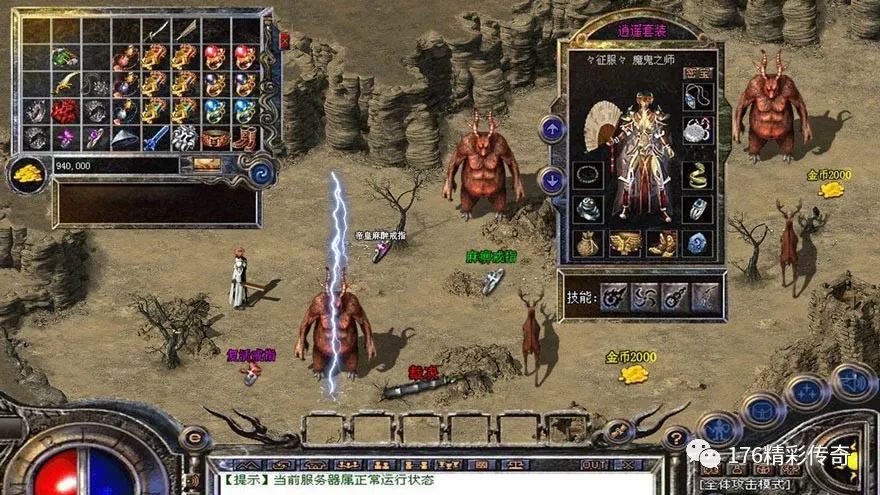Open the 密宝 button on character panel

coord(696,72)
